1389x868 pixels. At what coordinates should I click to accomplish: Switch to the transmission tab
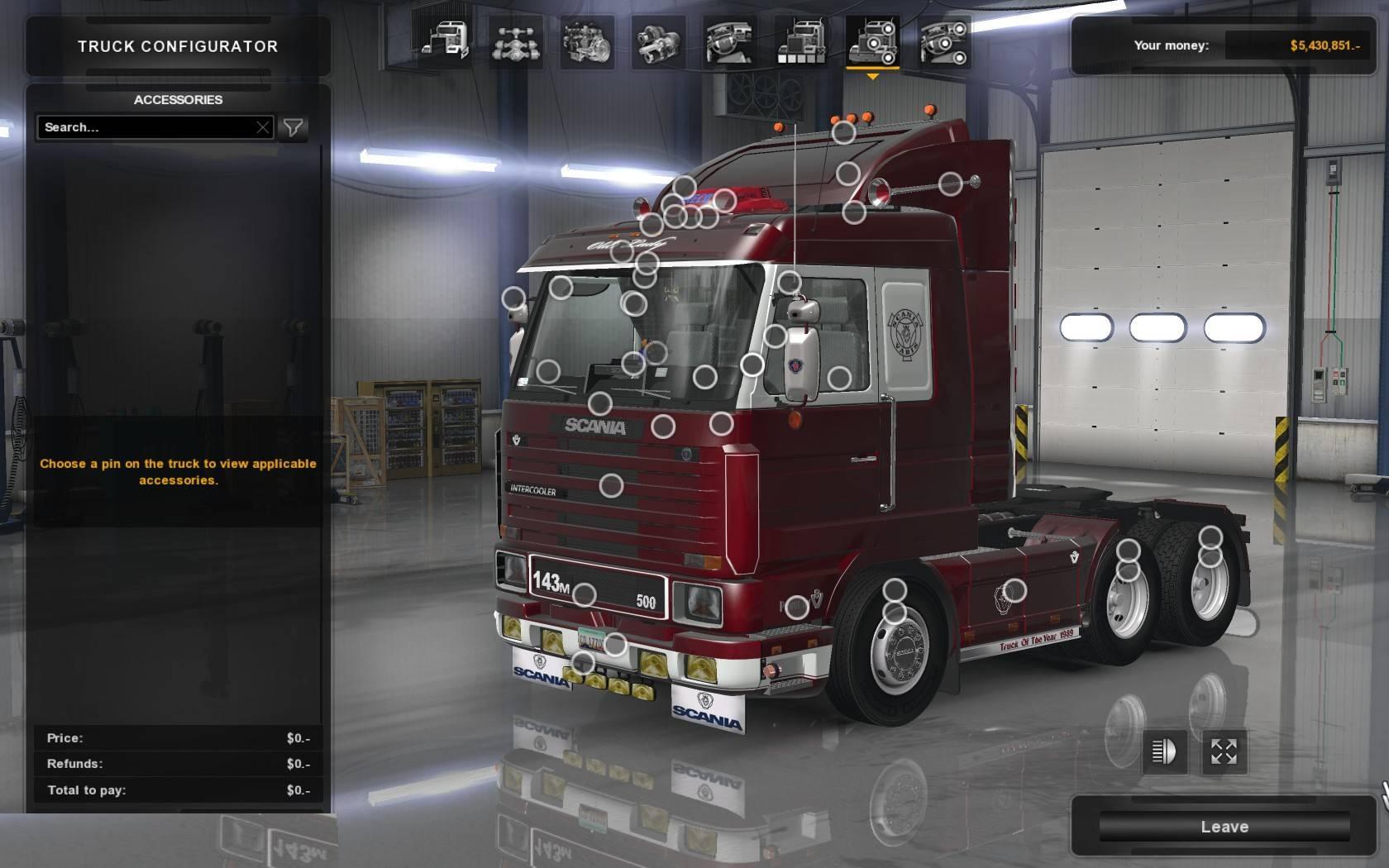coord(658,41)
